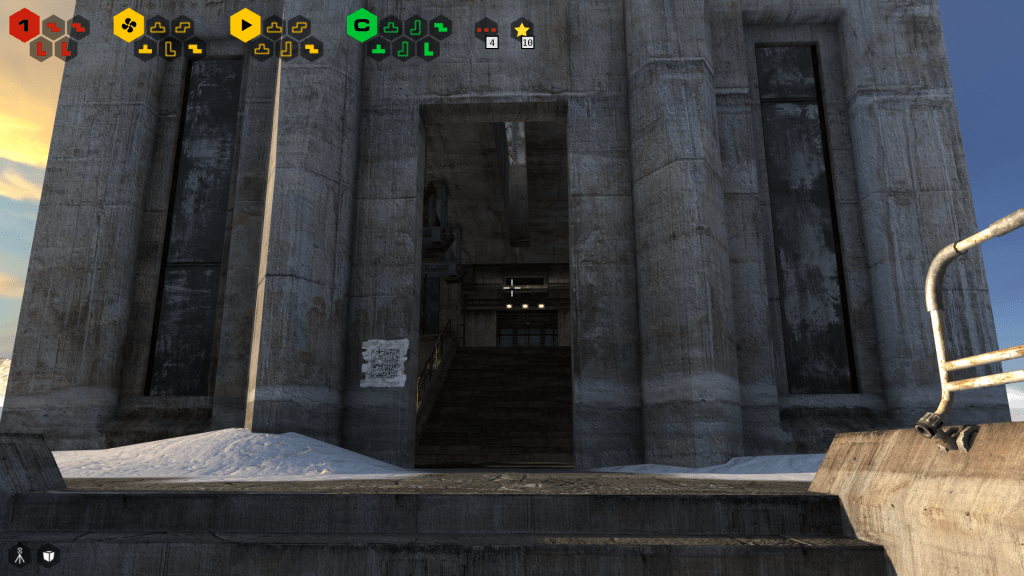This screenshot has height=576, width=1024.
Task: Click the yellow fan hexagon icon
Action: [x=128, y=24]
